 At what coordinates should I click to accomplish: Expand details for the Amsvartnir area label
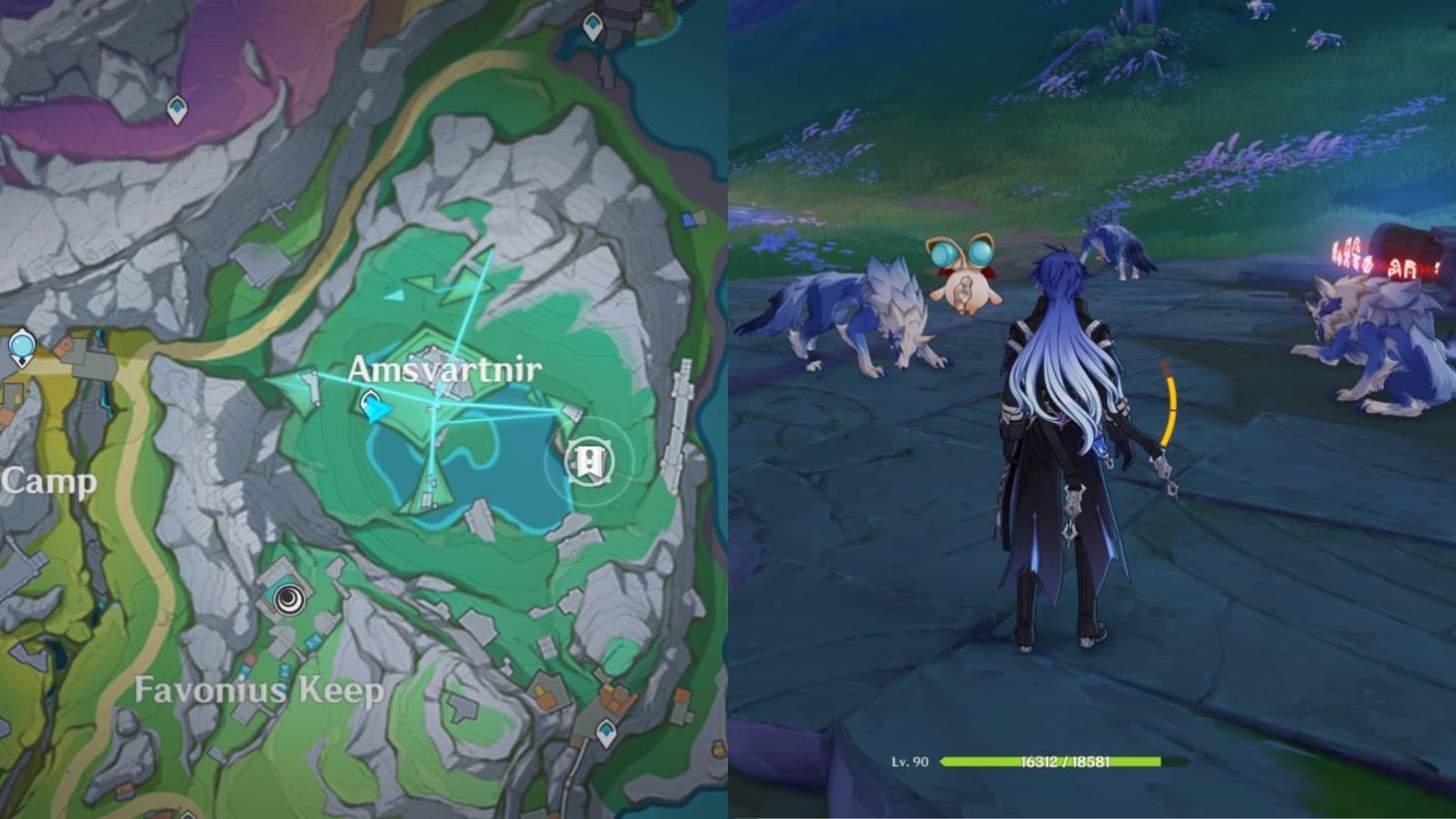tap(446, 369)
